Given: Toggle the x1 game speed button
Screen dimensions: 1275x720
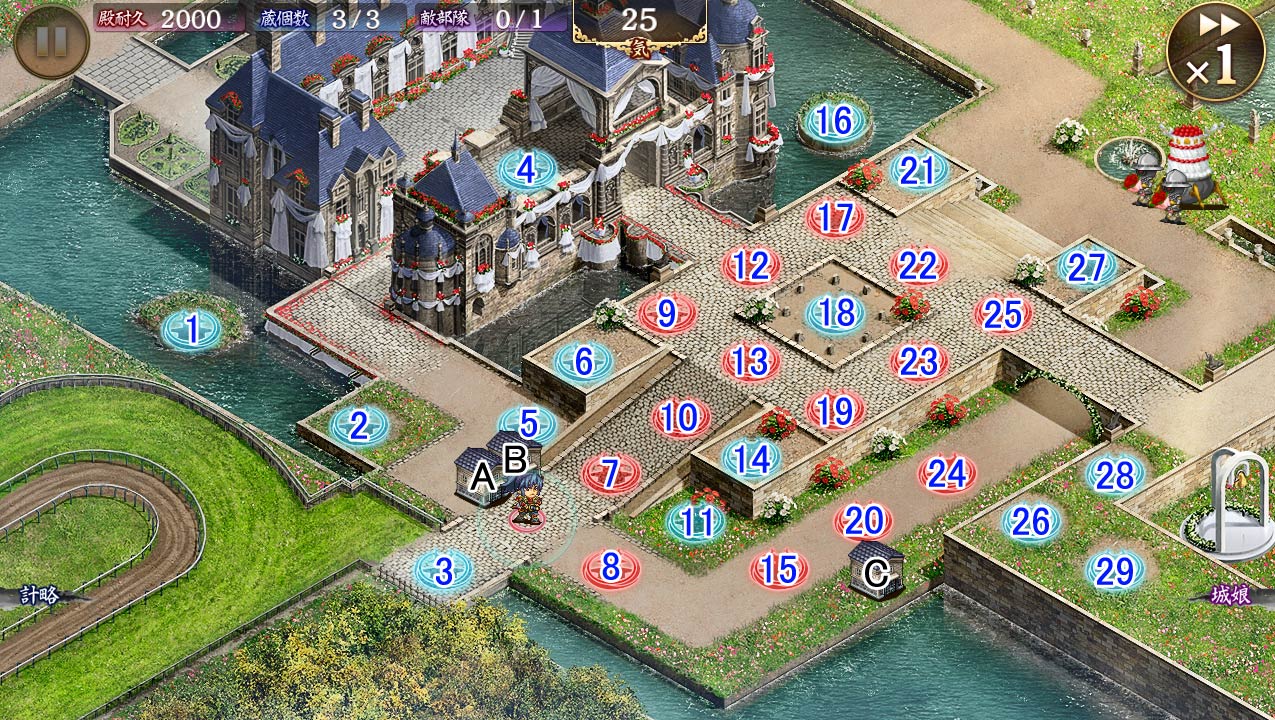Looking at the screenshot, I should tap(1215, 52).
